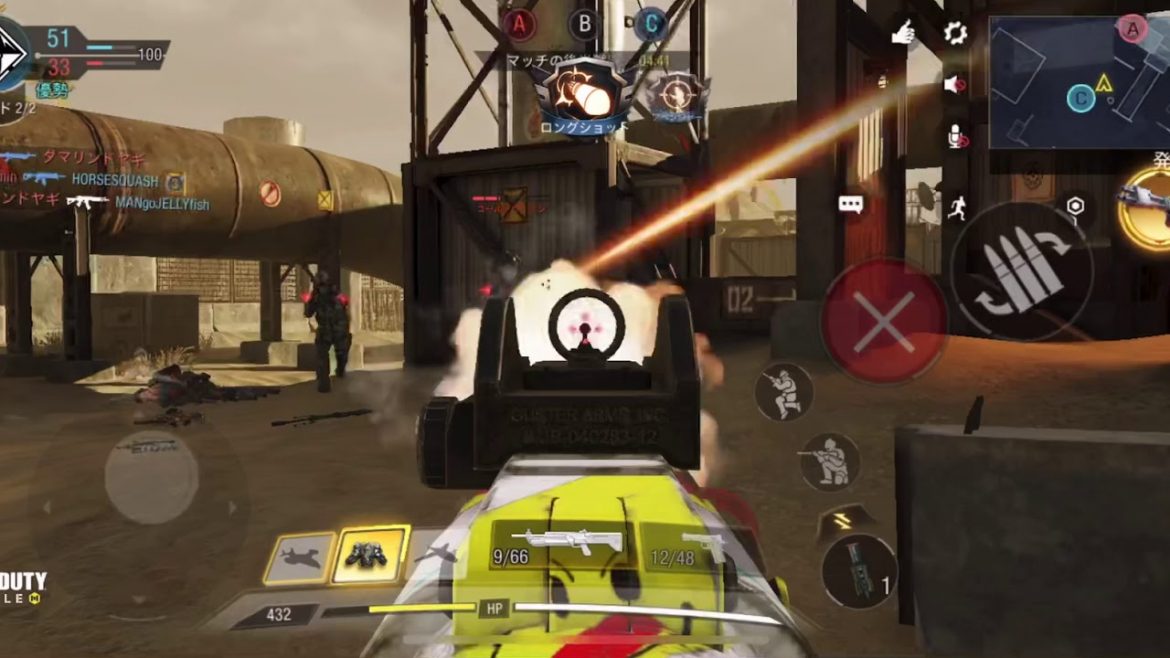The image size is (1170, 658).
Task: Tap the thumbs-up like icon
Action: pyautogui.click(x=903, y=34)
